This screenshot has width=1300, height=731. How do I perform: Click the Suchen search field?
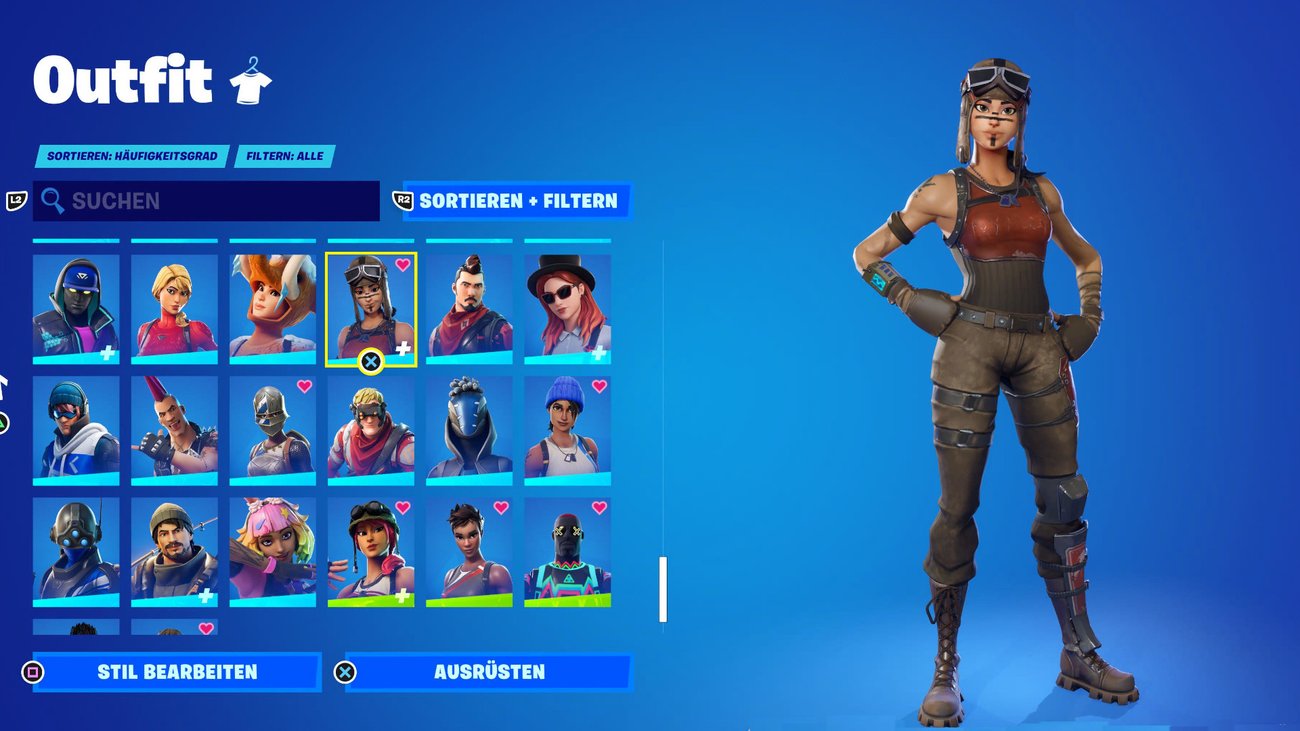point(200,201)
